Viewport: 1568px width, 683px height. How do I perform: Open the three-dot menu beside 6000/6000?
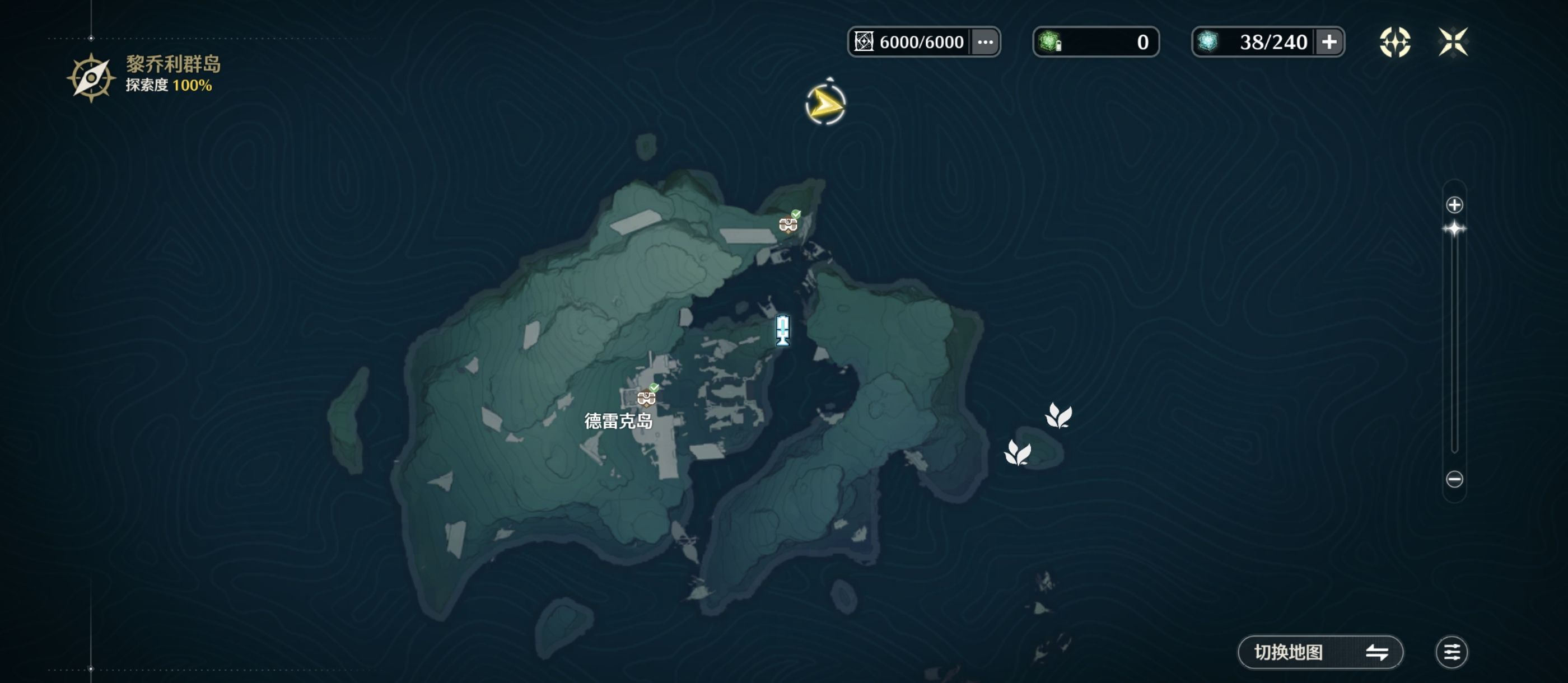click(x=985, y=42)
